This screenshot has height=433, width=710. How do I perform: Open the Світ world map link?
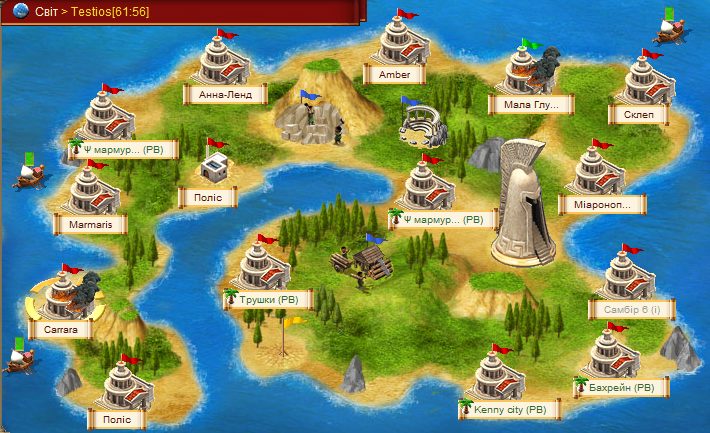(x=46, y=8)
